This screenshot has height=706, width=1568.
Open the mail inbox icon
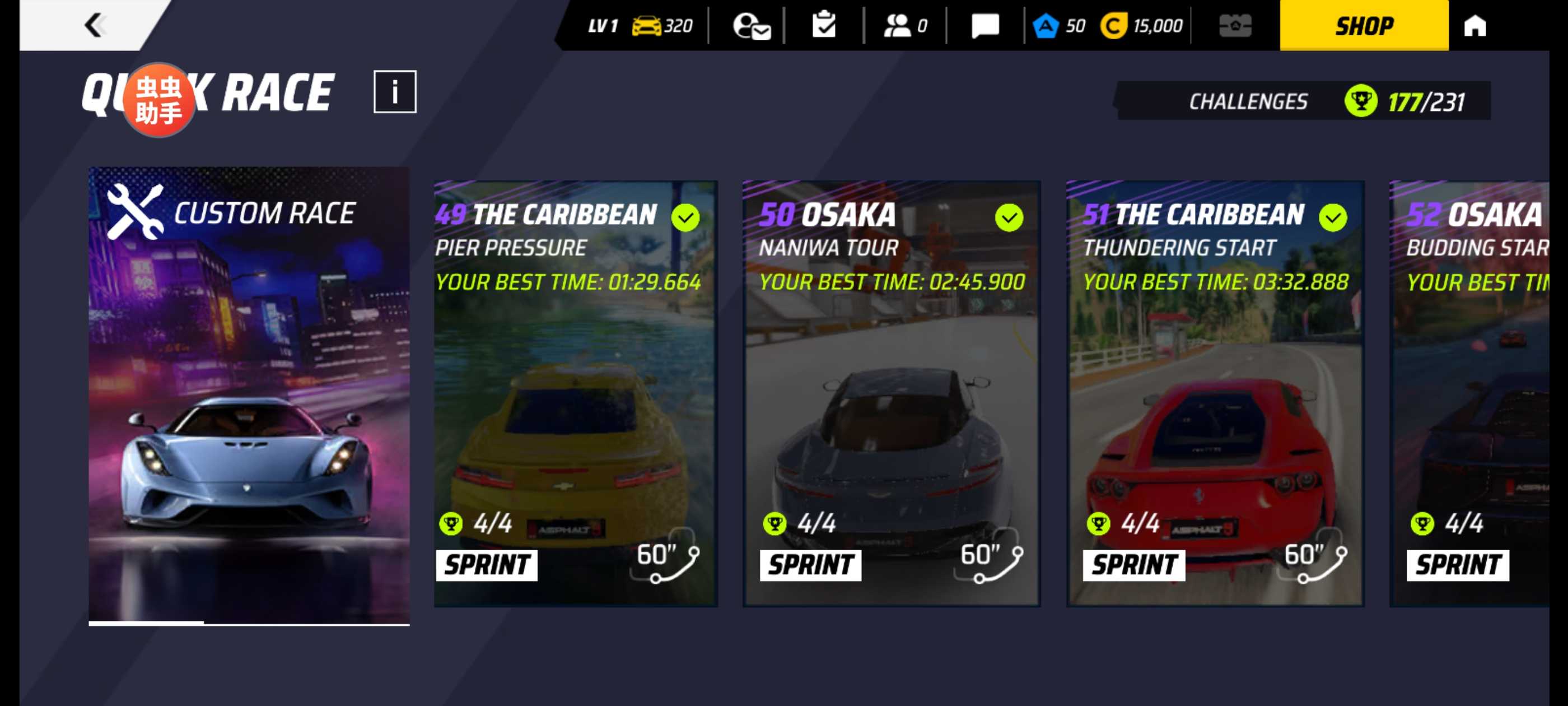[x=751, y=26]
